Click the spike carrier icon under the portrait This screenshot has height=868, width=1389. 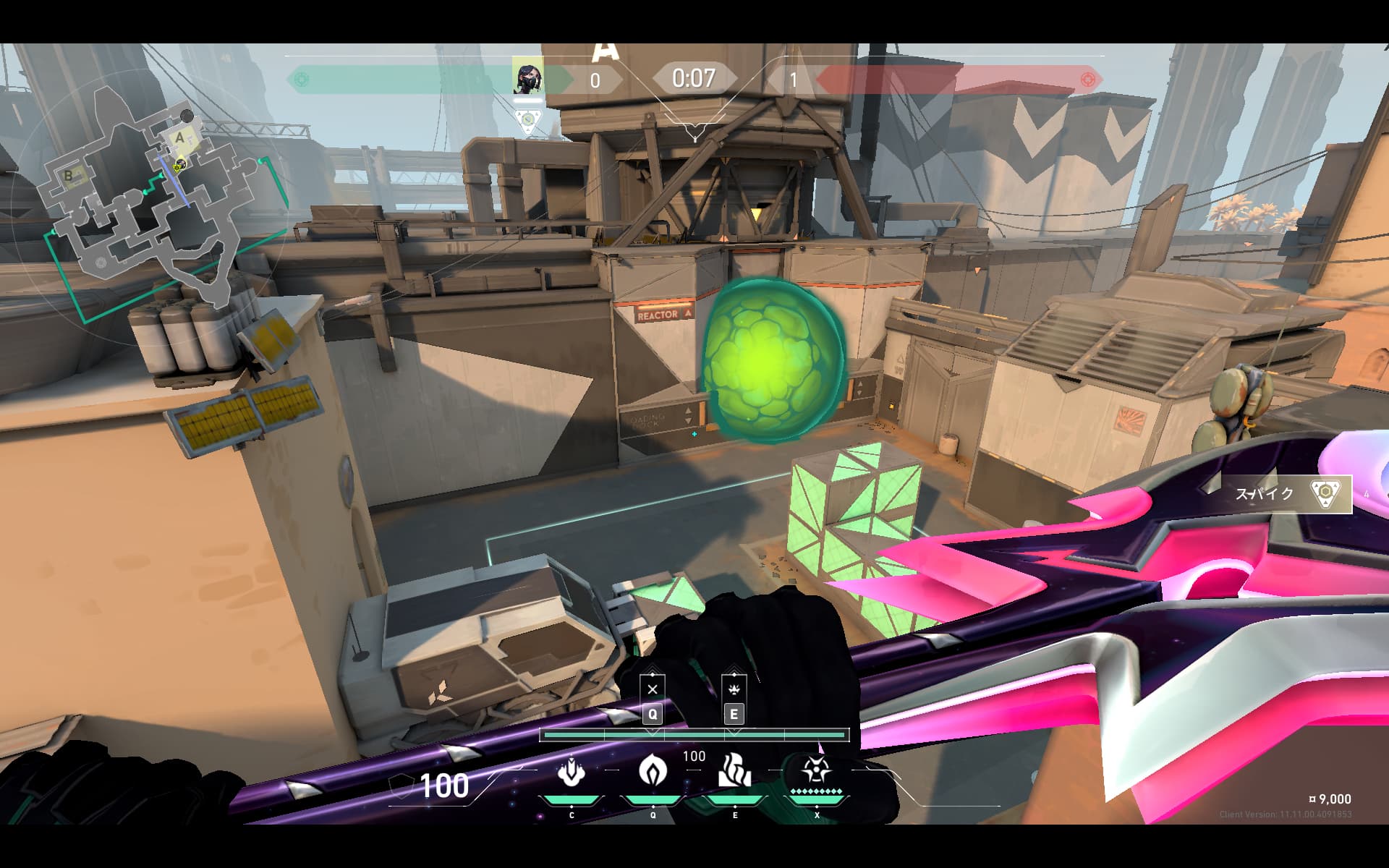528,120
